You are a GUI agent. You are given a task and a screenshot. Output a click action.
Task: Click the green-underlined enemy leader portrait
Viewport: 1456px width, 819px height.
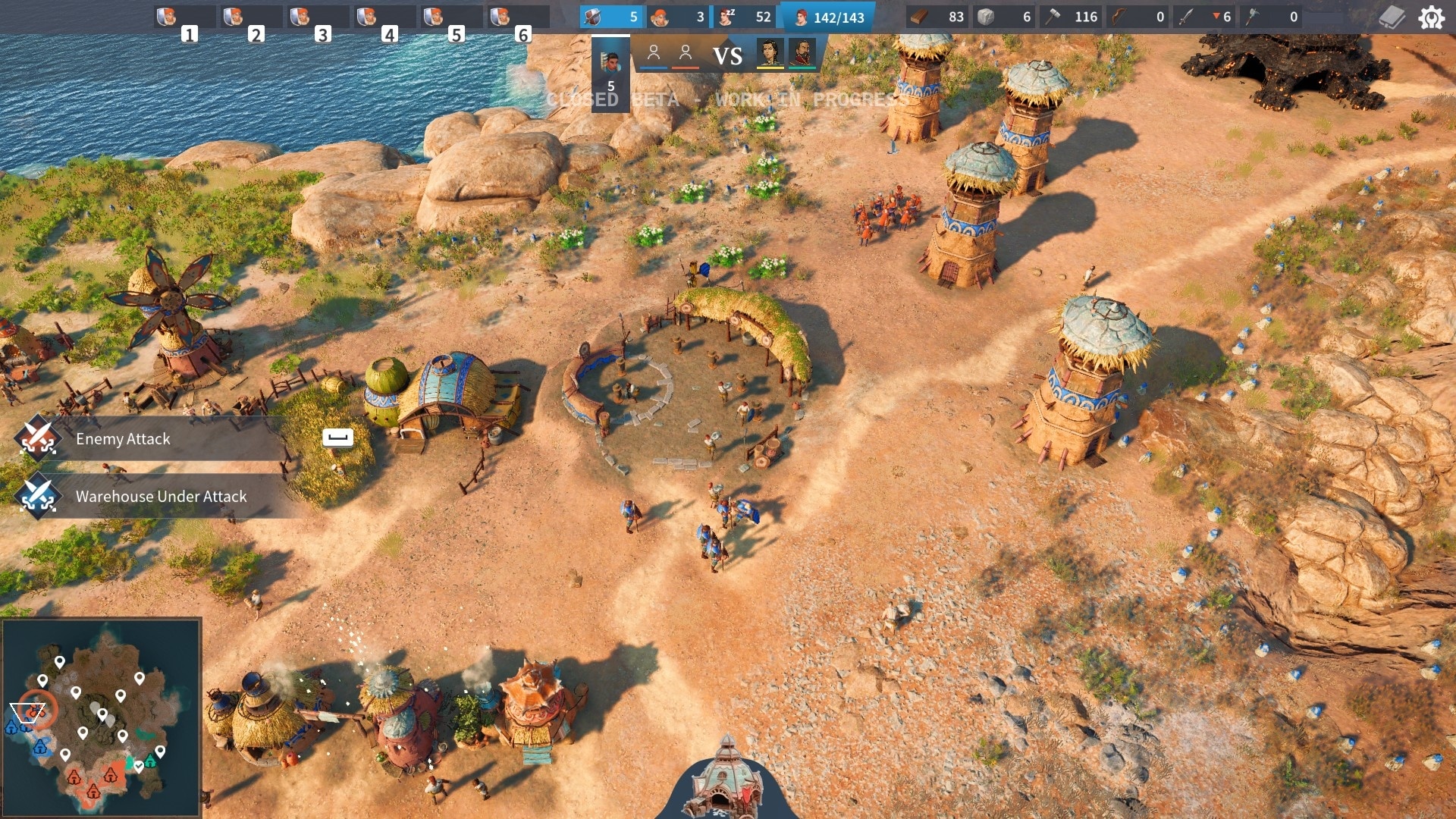tap(802, 54)
